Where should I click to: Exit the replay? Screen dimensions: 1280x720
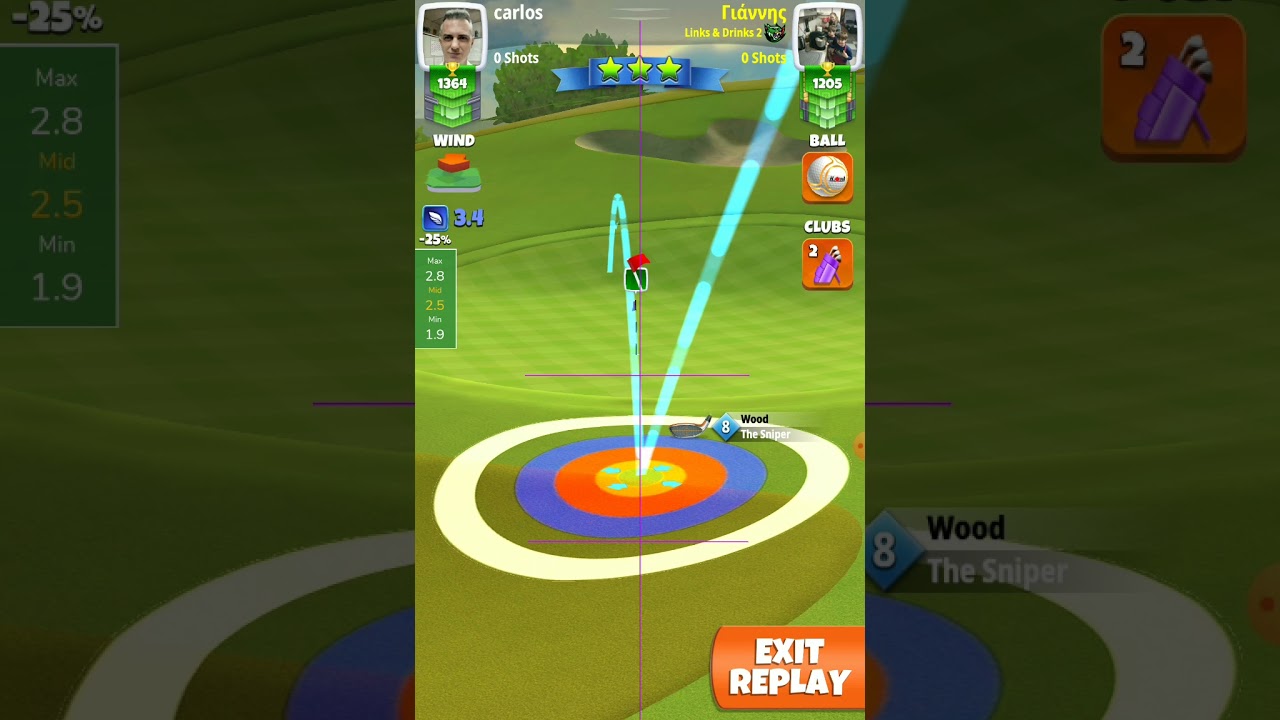point(788,668)
